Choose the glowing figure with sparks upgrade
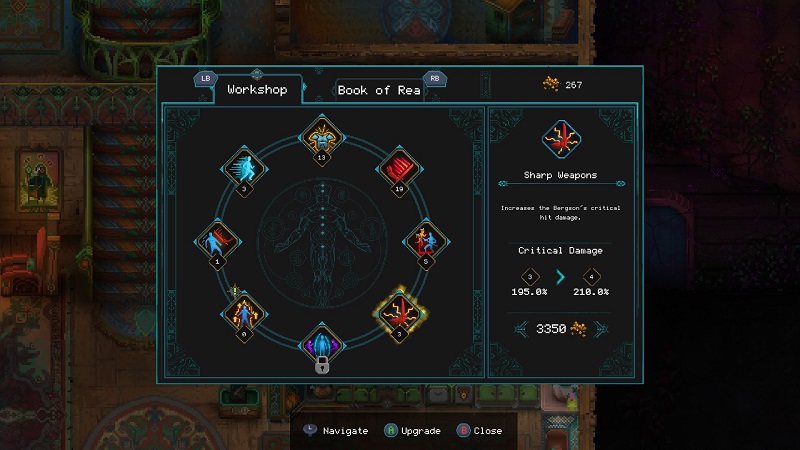800x450 pixels. (x=246, y=313)
